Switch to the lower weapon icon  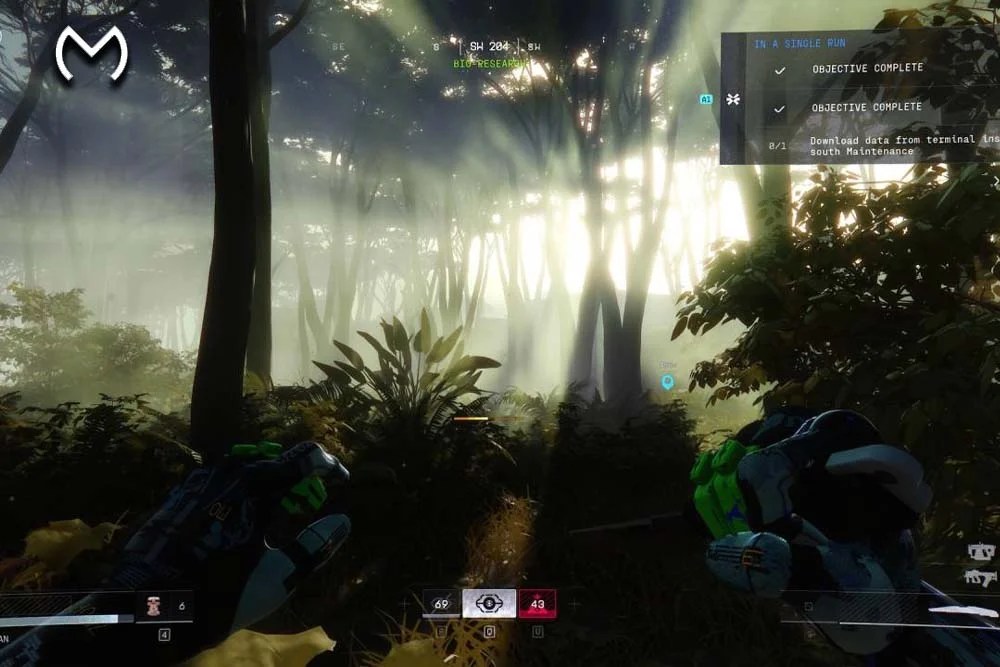click(979, 577)
